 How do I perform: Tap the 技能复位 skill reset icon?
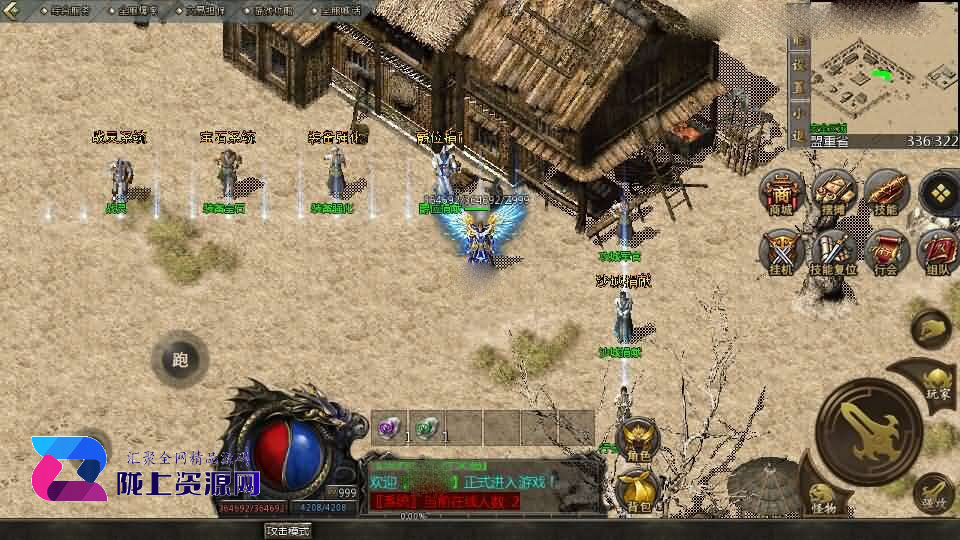tap(833, 250)
